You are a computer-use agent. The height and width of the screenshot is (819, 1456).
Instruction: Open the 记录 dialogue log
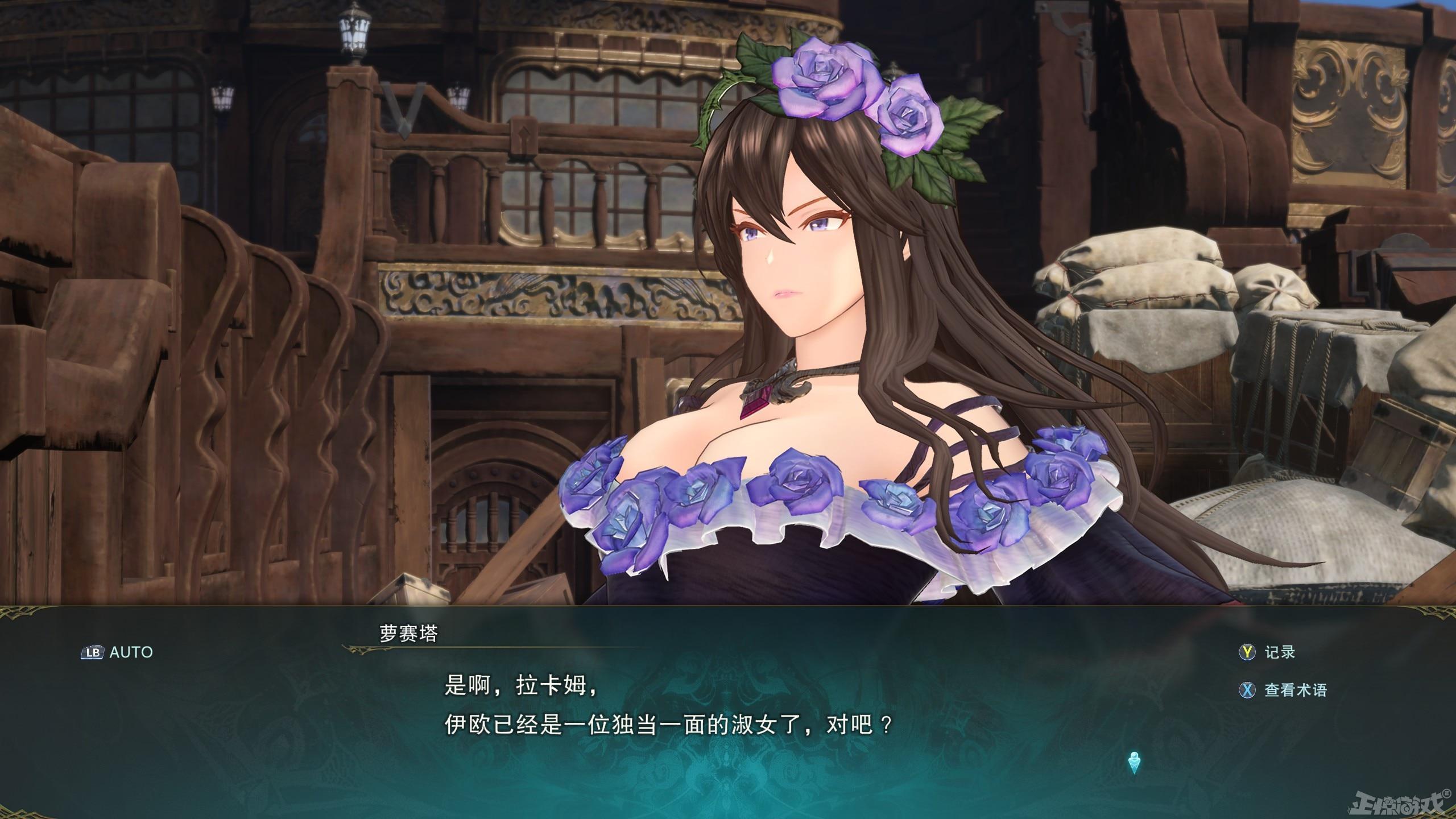(x=1267, y=652)
